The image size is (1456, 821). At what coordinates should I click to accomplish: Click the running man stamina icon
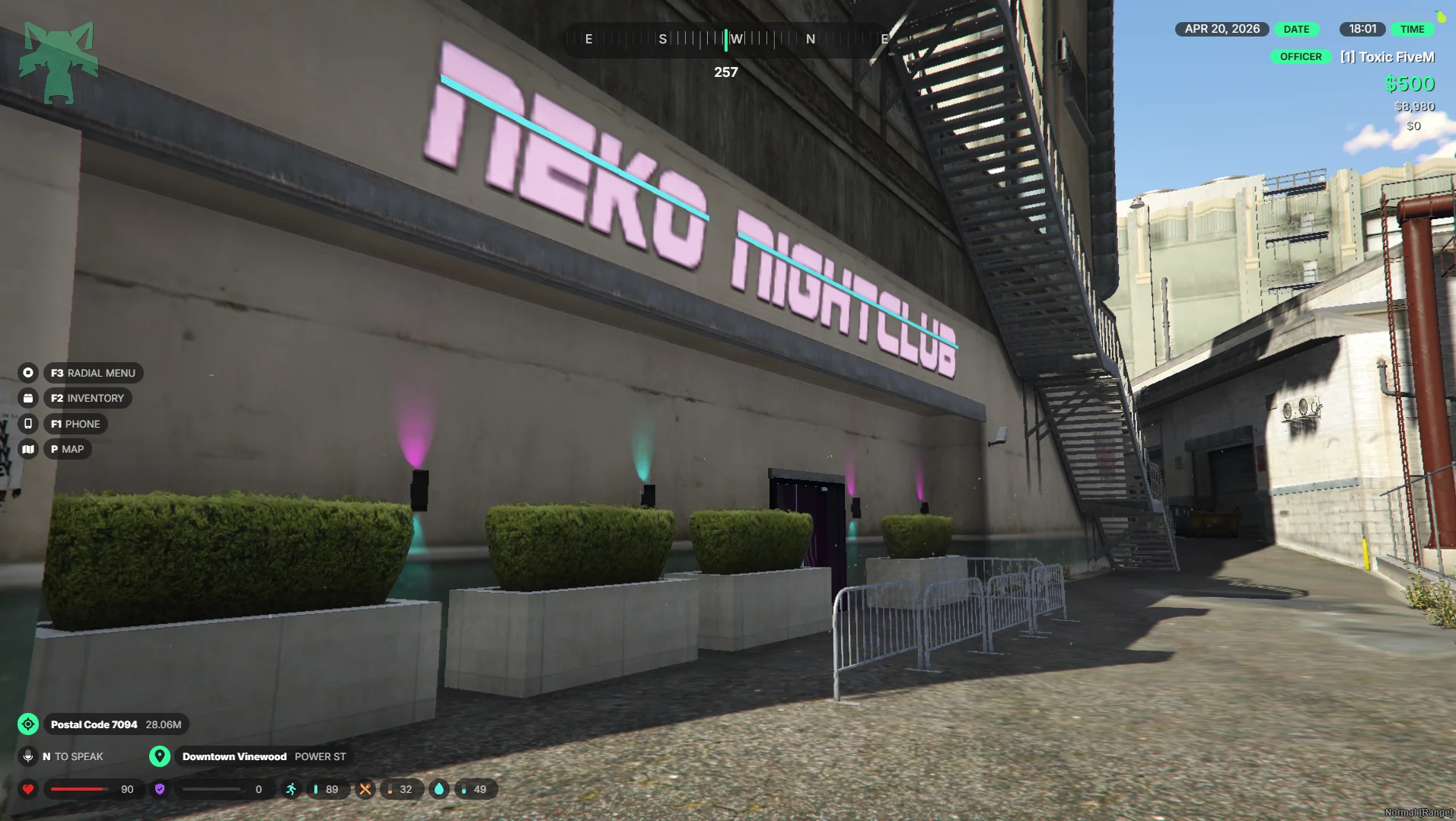coord(291,789)
